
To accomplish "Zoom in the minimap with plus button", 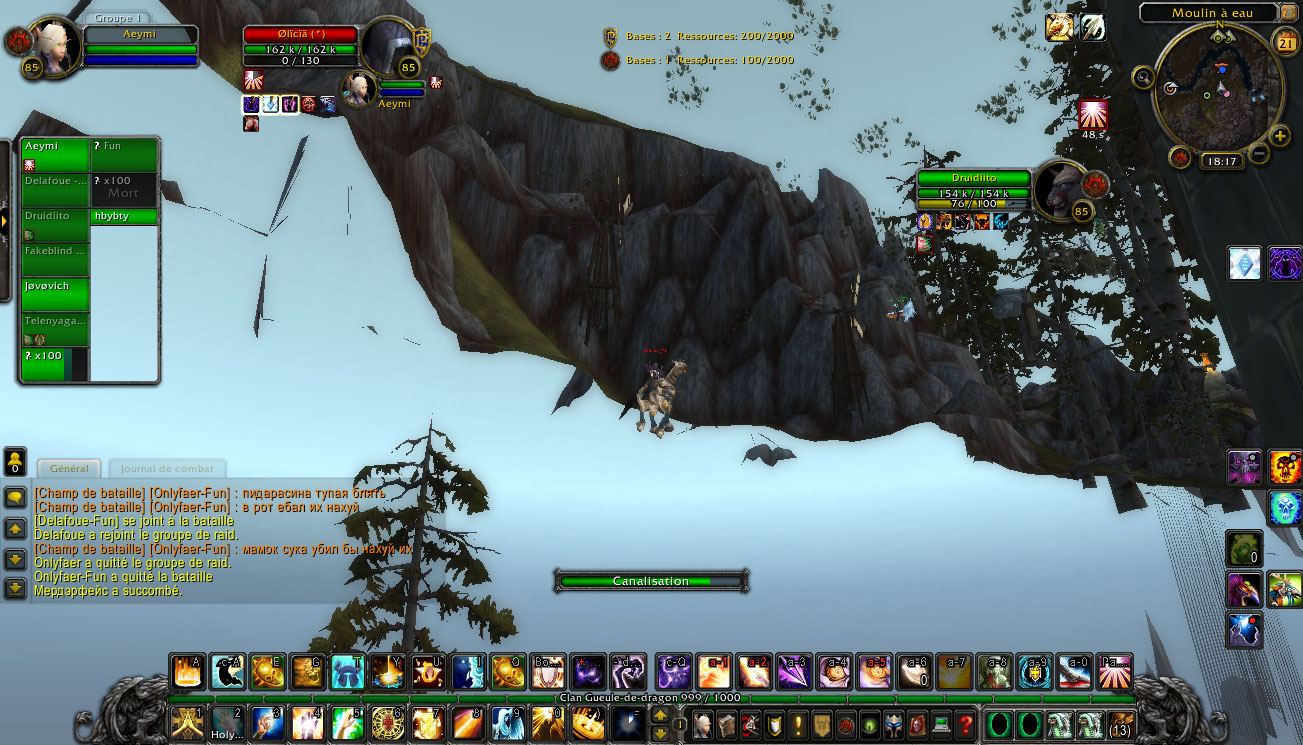I will [x=1280, y=136].
